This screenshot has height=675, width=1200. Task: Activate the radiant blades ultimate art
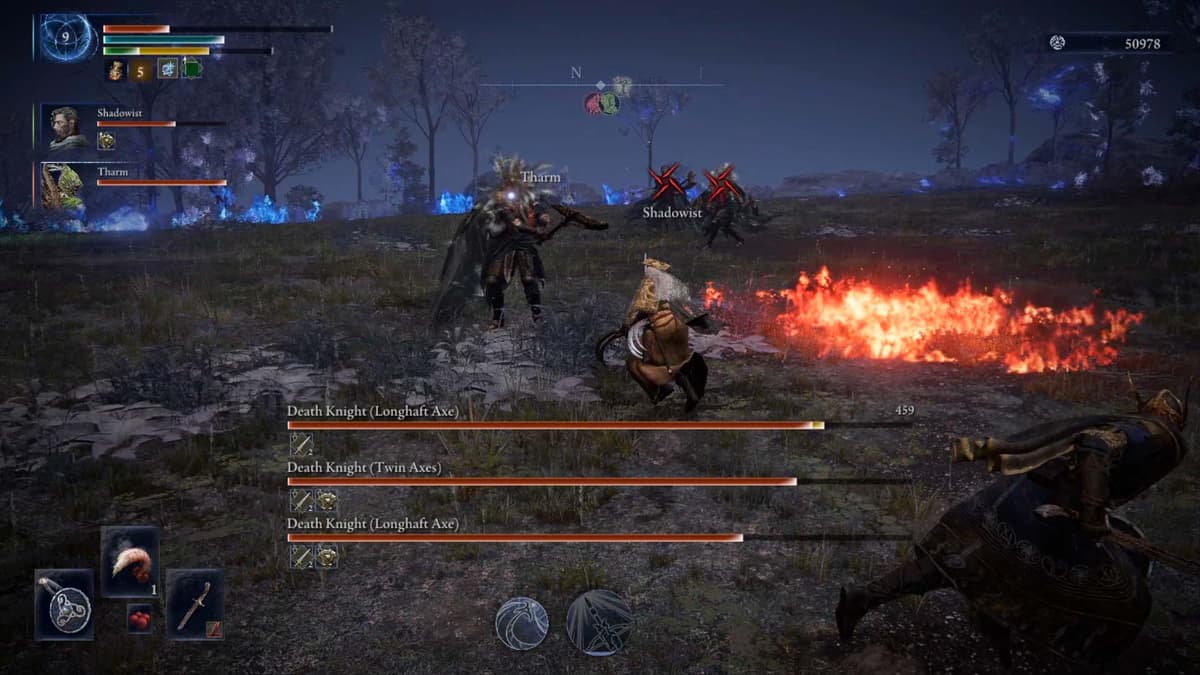599,622
